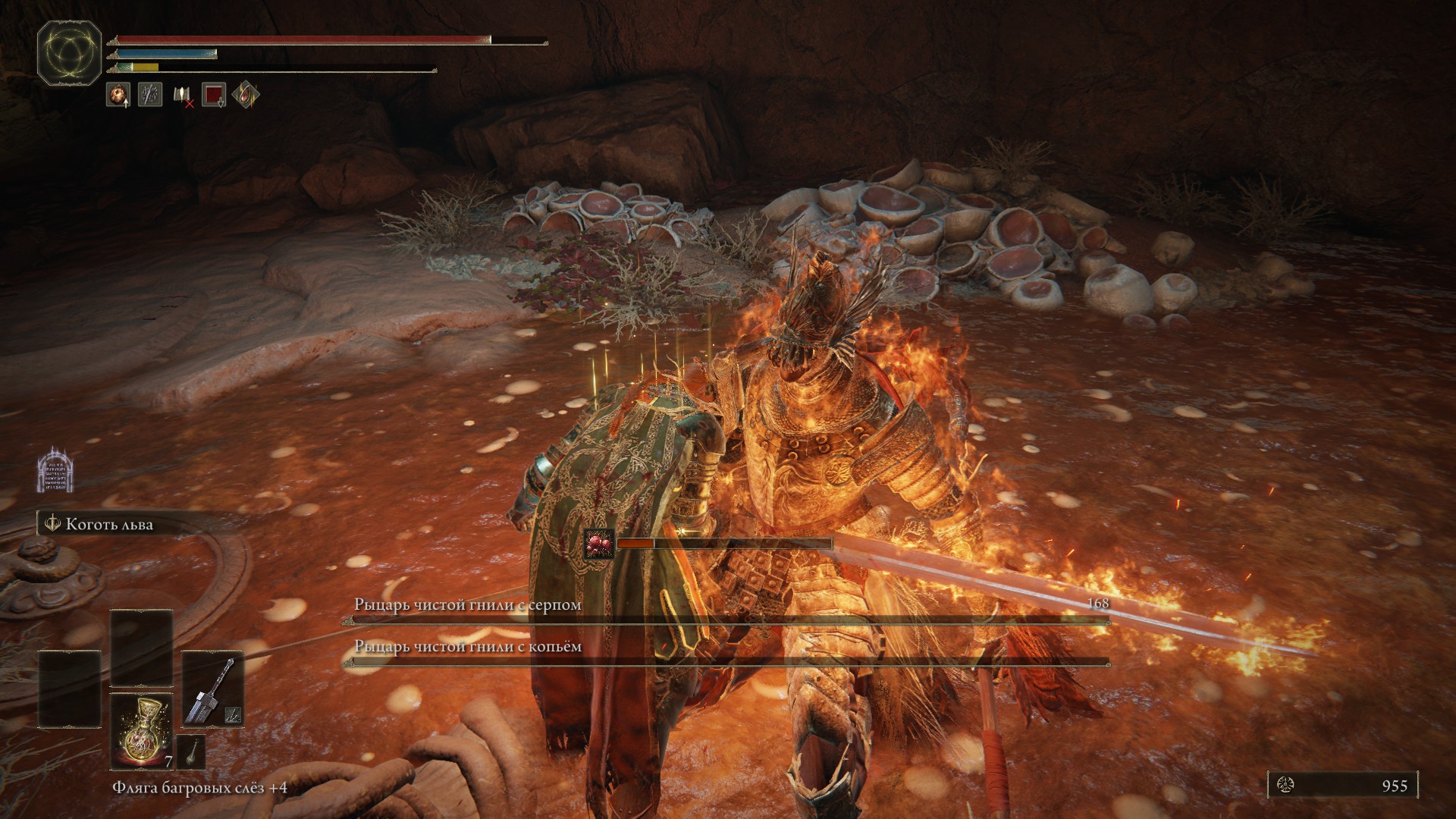Inspect the diamond-shaped teardrop buff icon
This screenshot has height=819, width=1456.
[x=246, y=95]
